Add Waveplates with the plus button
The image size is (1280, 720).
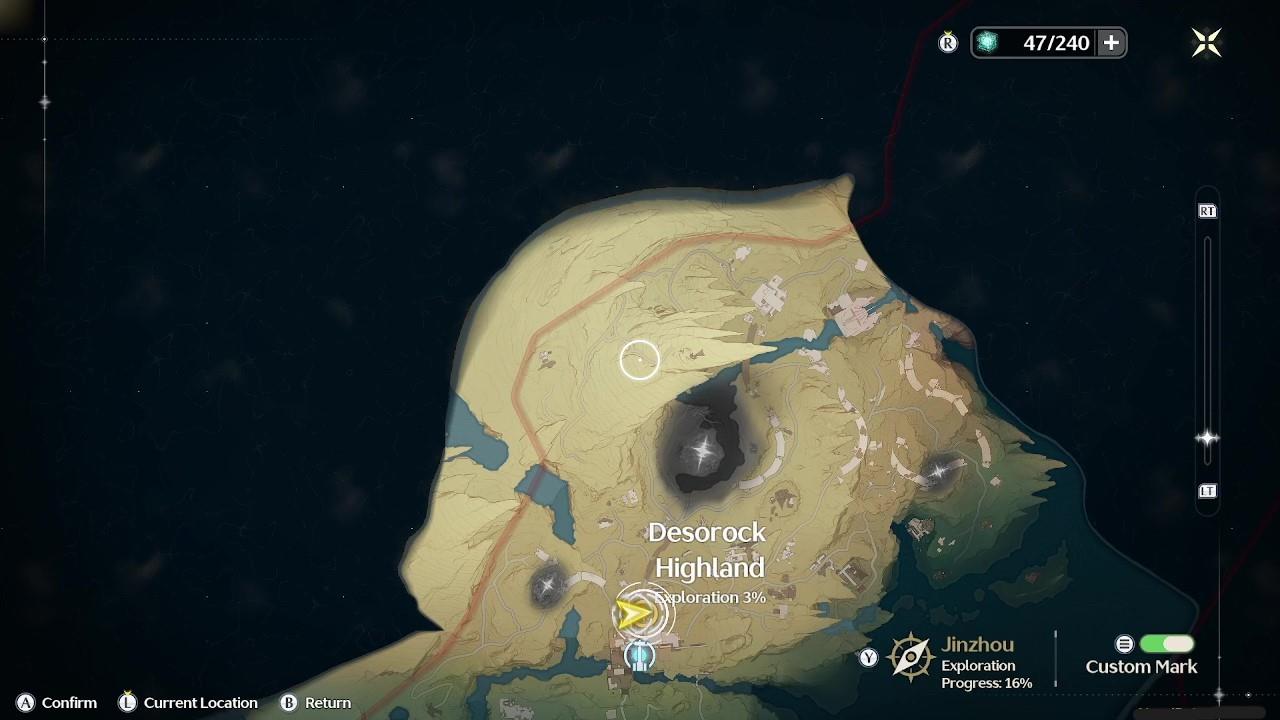pos(1111,42)
